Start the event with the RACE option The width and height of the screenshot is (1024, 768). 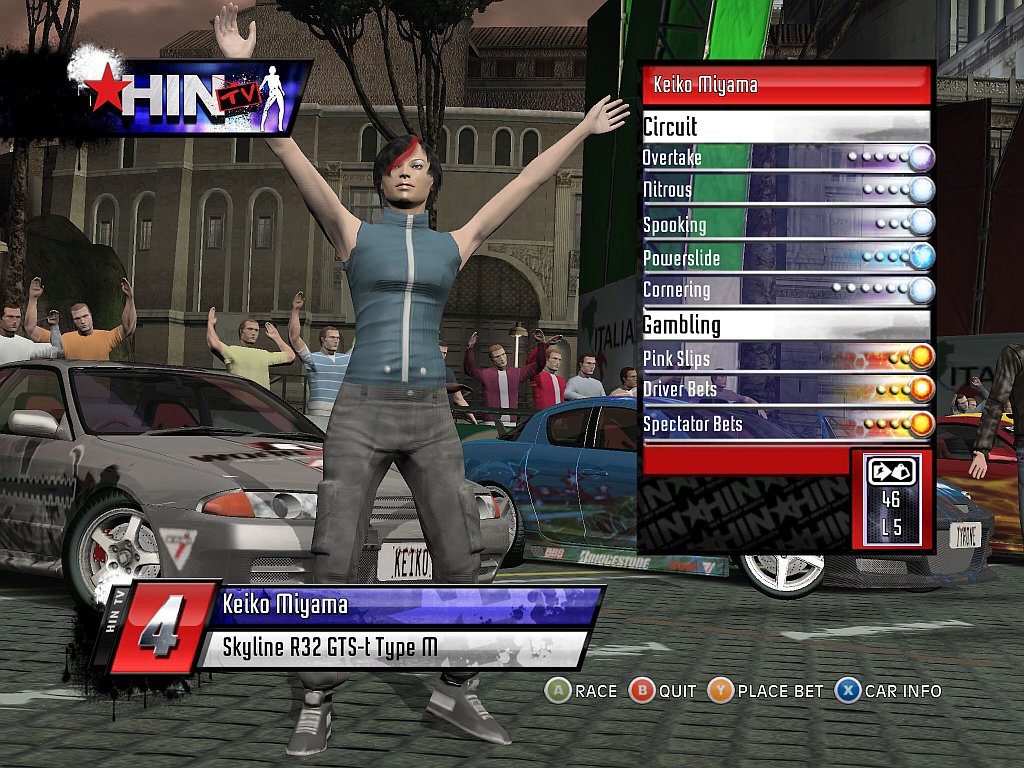[x=582, y=690]
